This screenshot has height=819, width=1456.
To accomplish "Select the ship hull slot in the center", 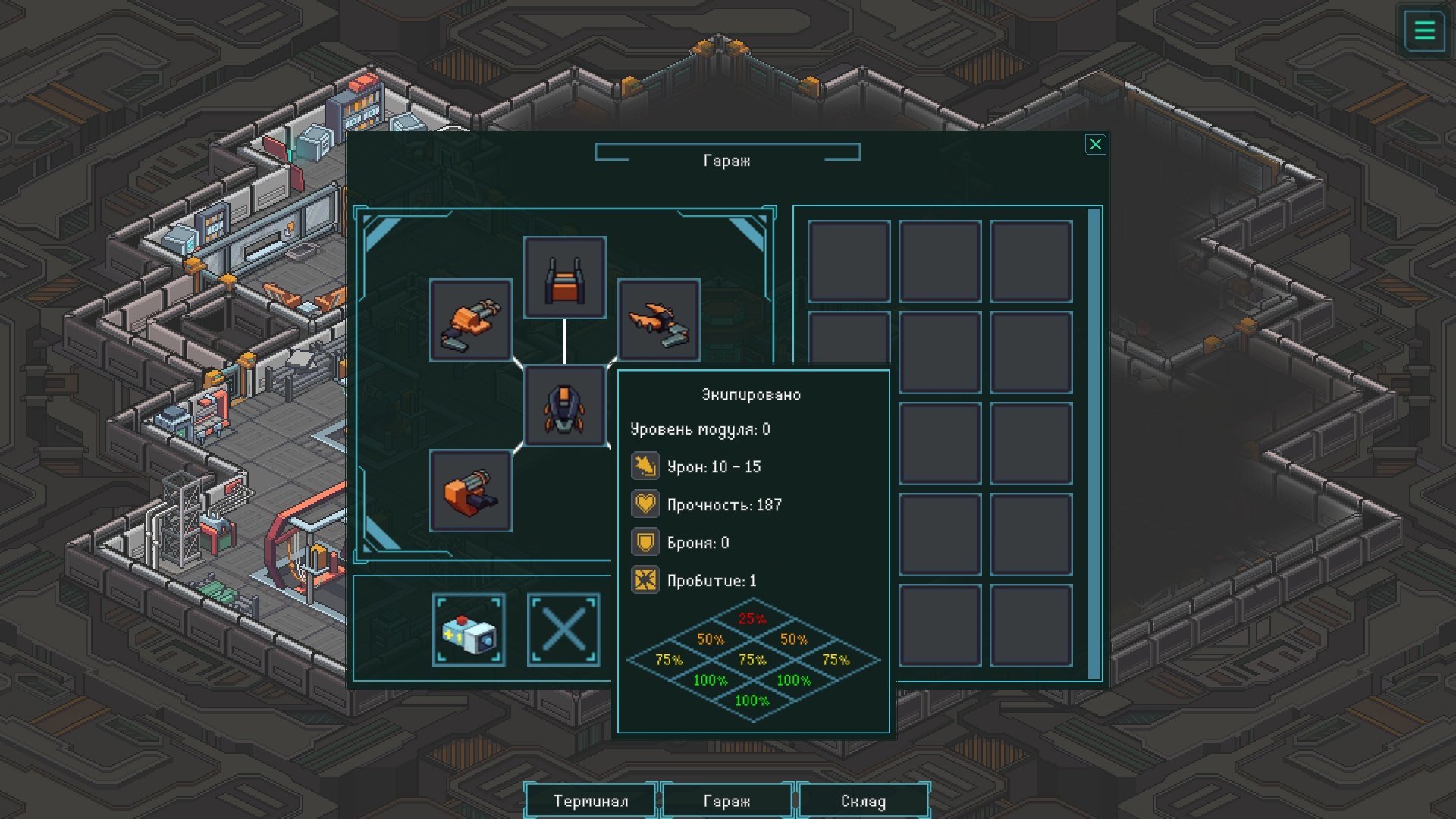I will click(x=564, y=407).
